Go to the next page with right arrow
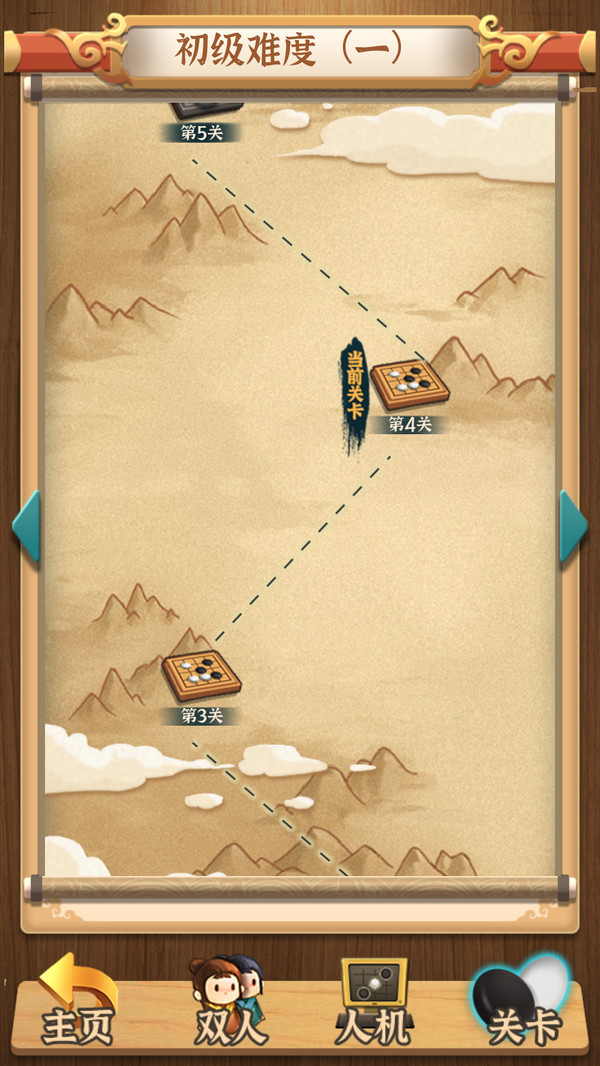The height and width of the screenshot is (1066, 600). pos(573,526)
